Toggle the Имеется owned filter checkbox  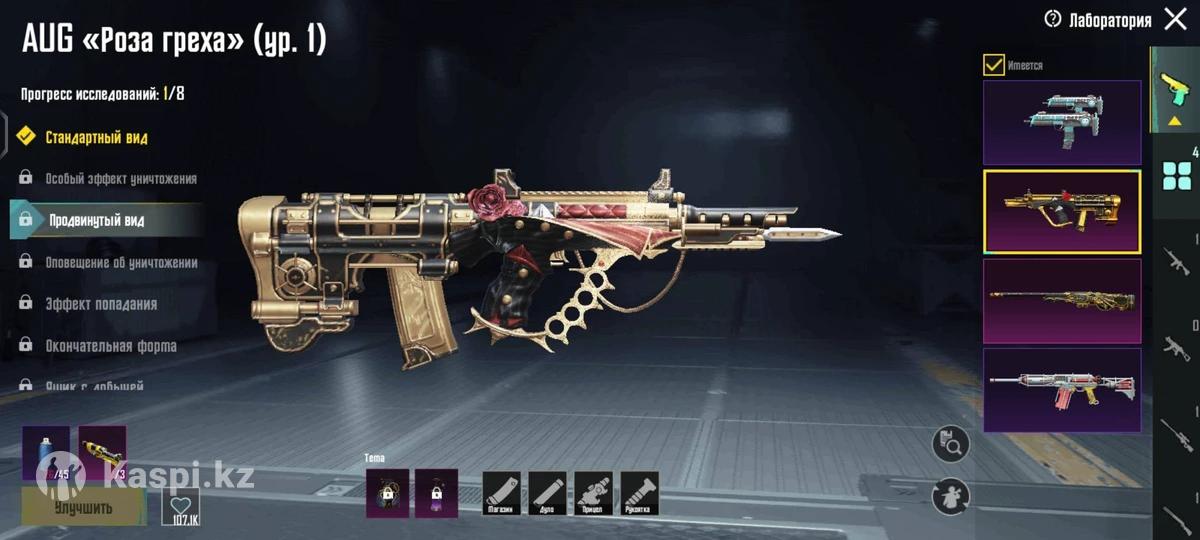(x=994, y=65)
